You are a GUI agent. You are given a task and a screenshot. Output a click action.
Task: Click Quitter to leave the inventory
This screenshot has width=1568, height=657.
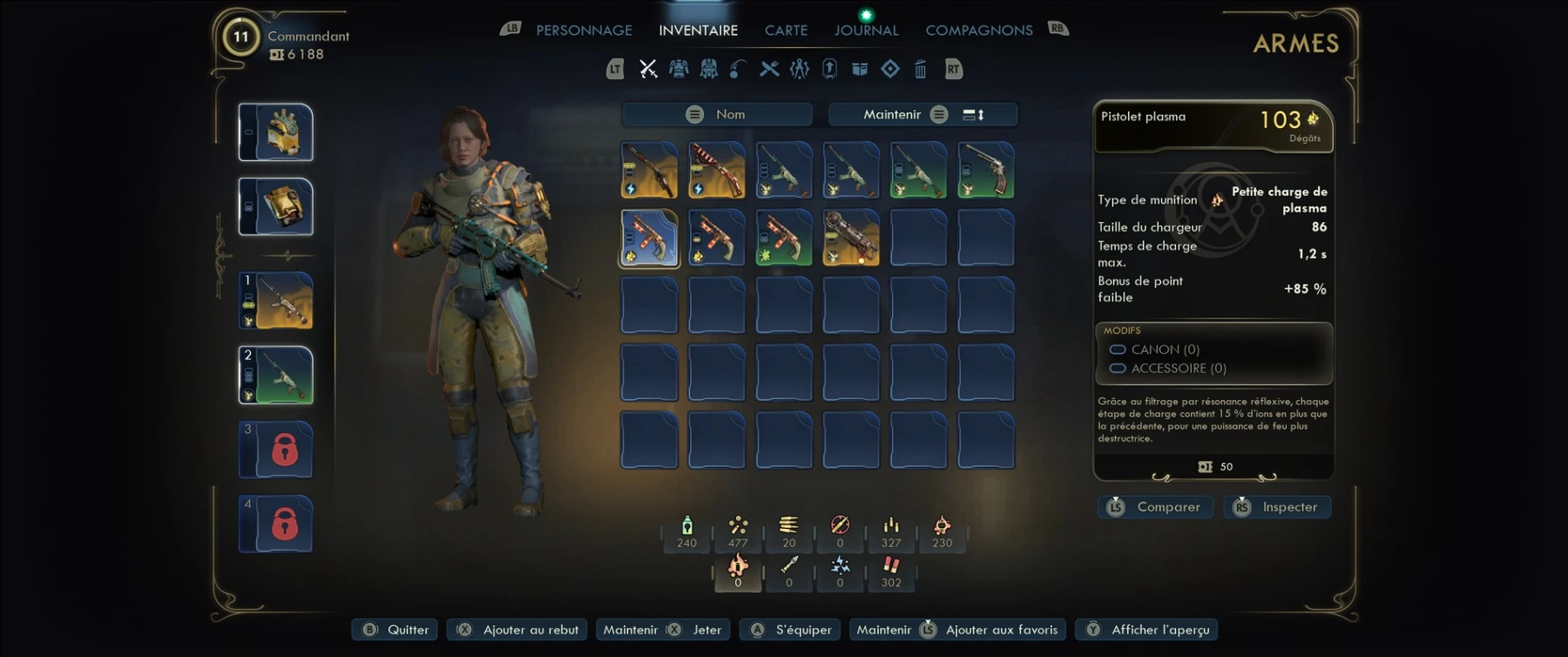(397, 630)
